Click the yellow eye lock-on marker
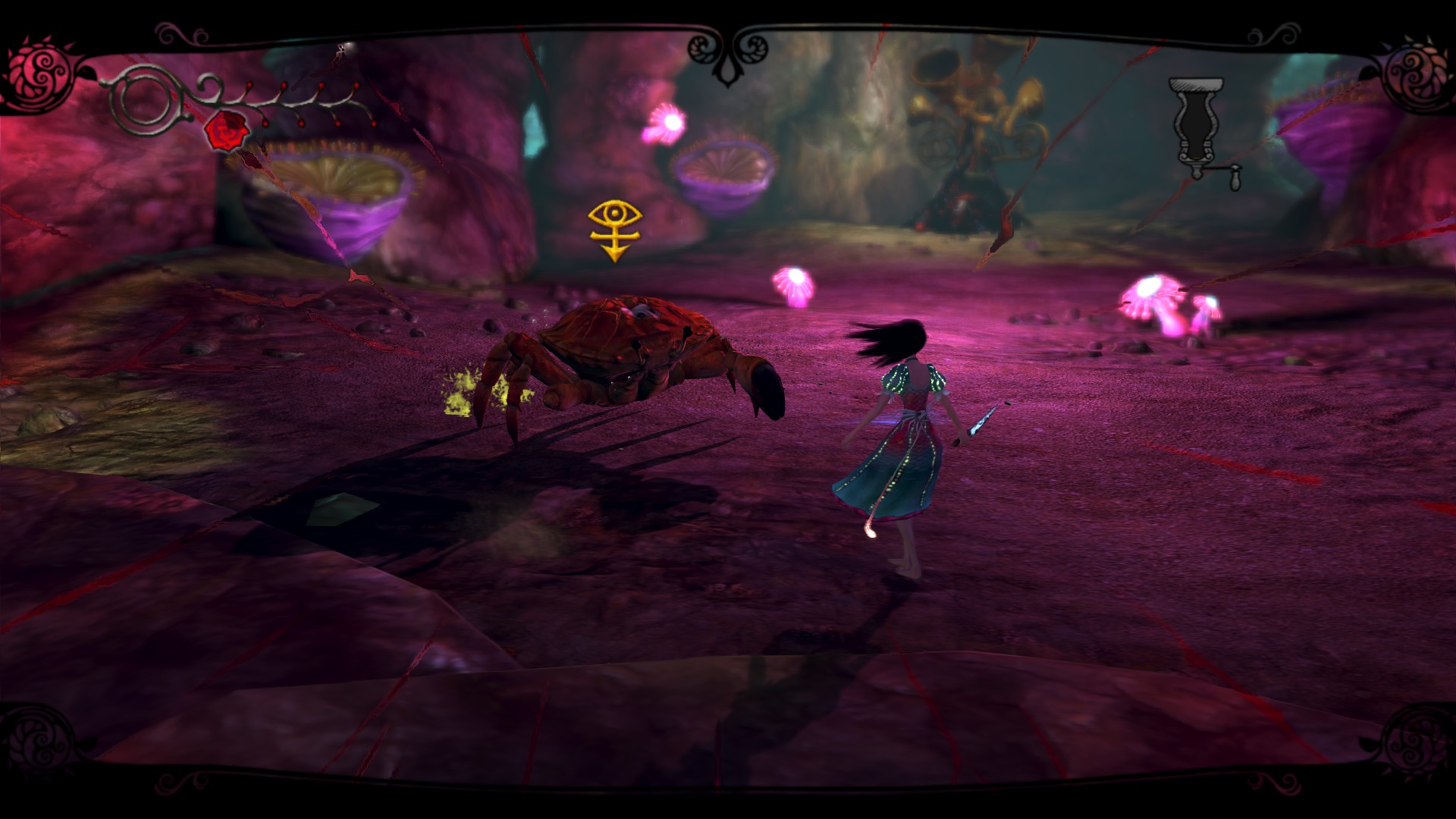 (x=614, y=229)
